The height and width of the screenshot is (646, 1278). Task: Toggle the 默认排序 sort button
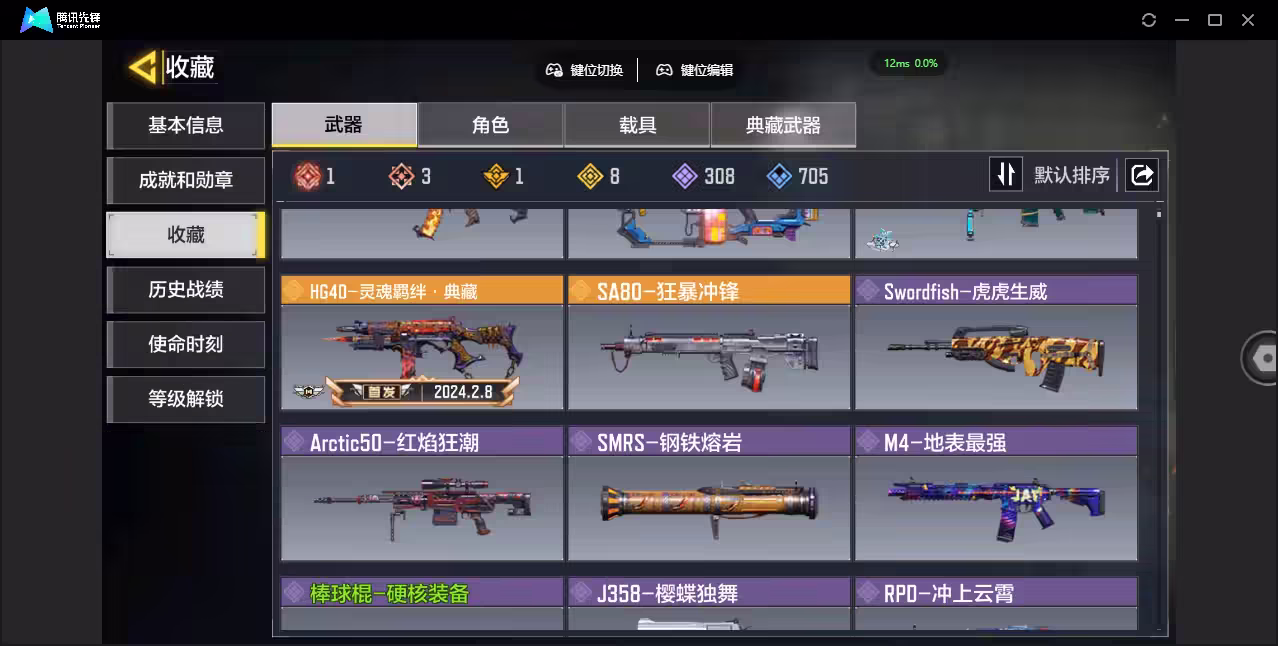click(x=1005, y=175)
